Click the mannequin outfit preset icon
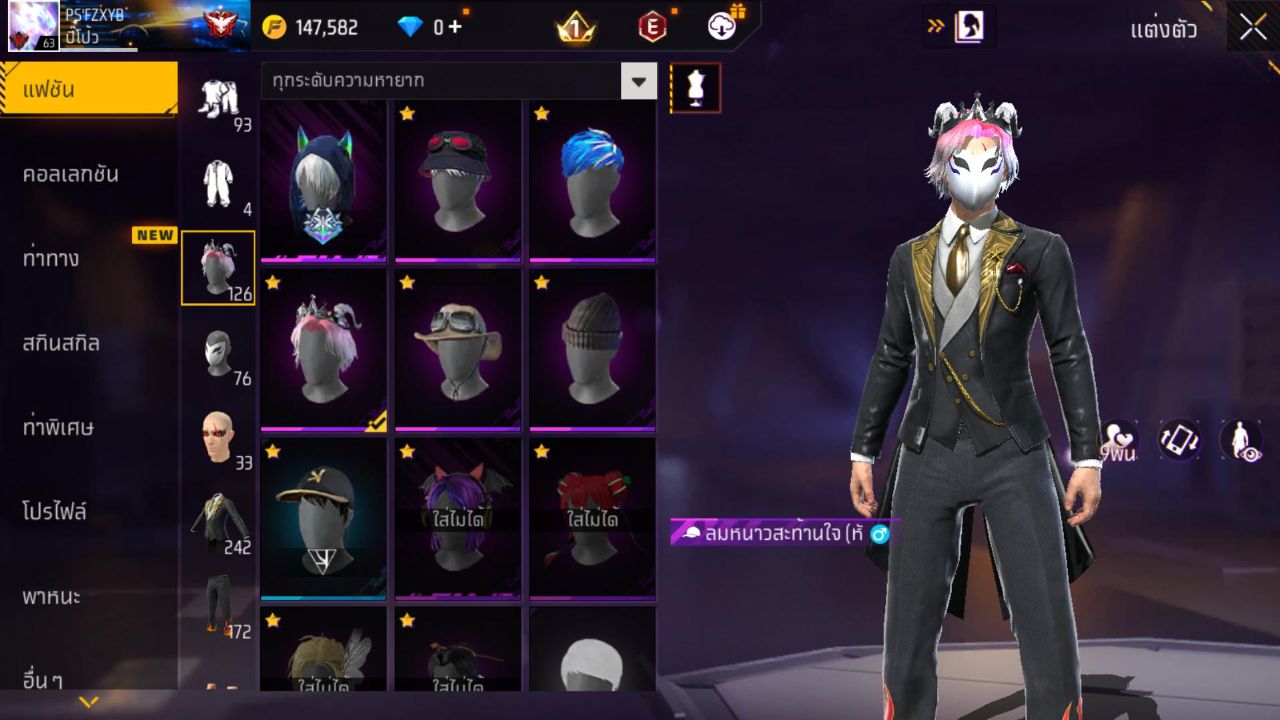1280x720 pixels. (695, 88)
